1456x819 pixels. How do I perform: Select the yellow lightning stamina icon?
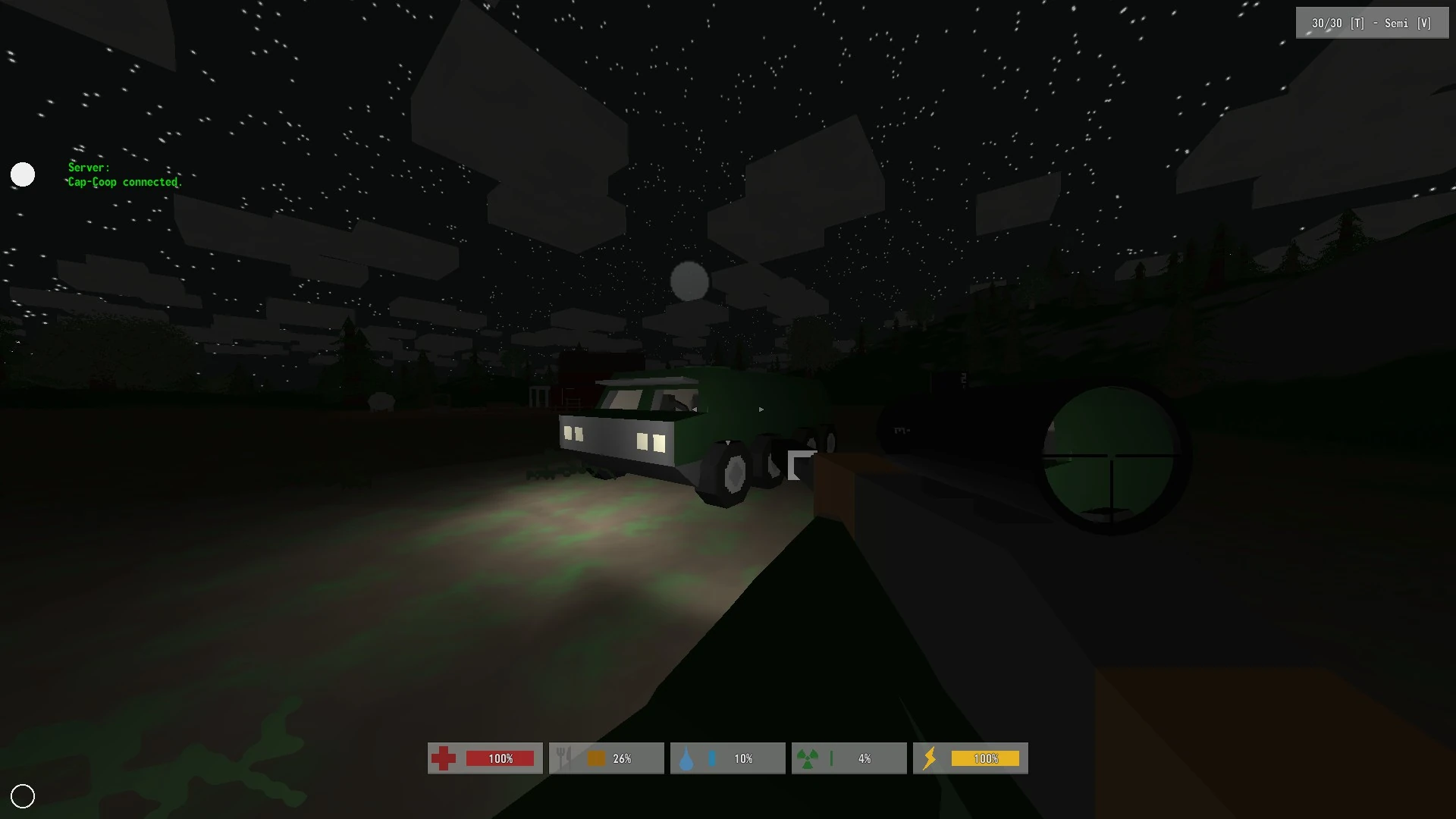[930, 758]
